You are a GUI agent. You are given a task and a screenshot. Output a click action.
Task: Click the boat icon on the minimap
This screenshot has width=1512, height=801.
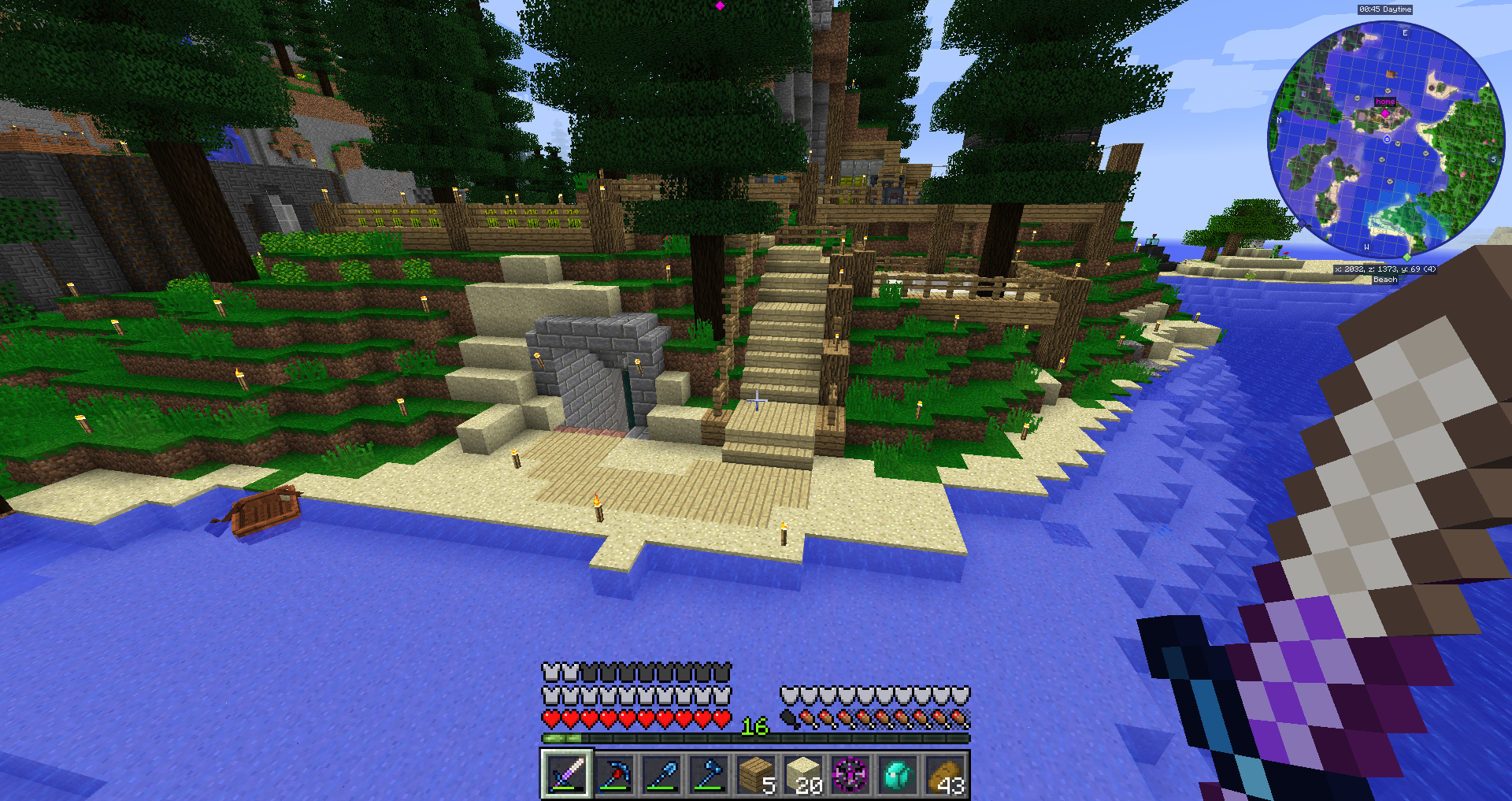click(1391, 75)
